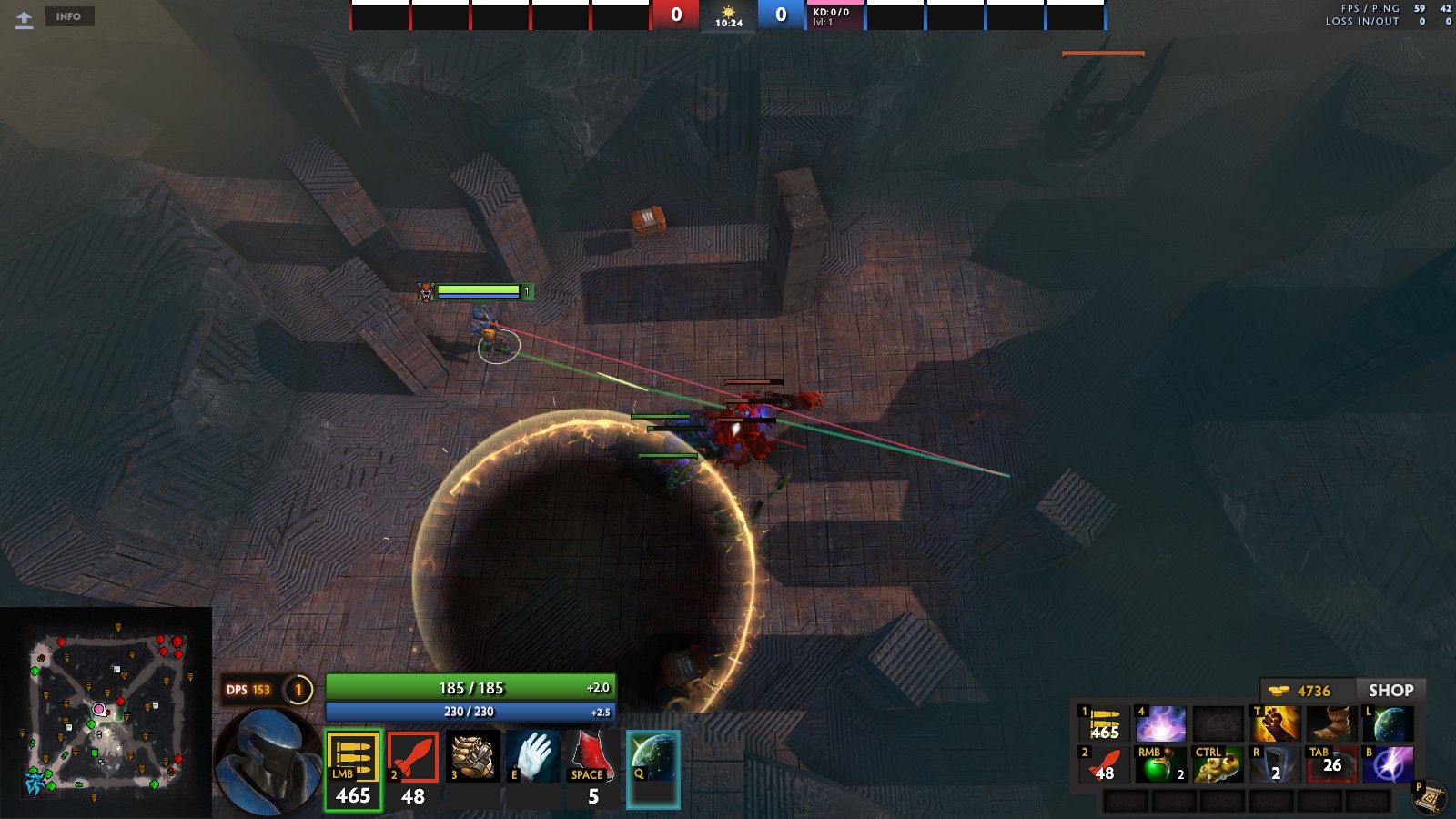Select the LMB bullets weapon in the ability bar
This screenshot has width=1456, height=819.
click(x=353, y=770)
